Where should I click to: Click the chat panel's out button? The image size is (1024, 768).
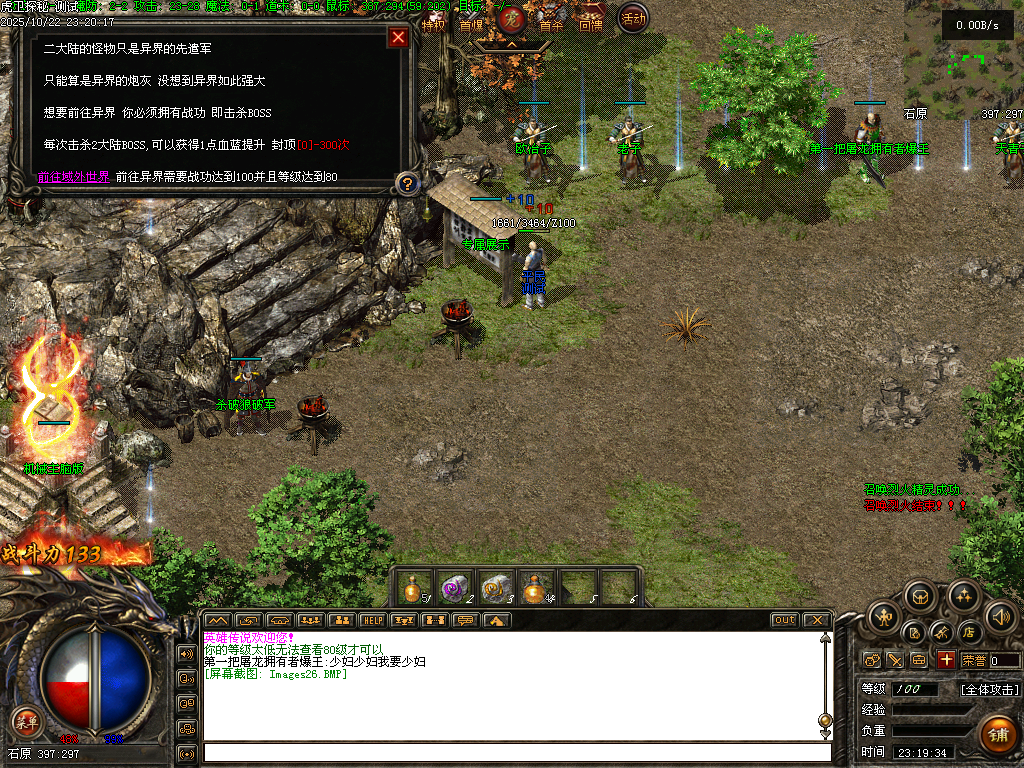click(x=784, y=620)
